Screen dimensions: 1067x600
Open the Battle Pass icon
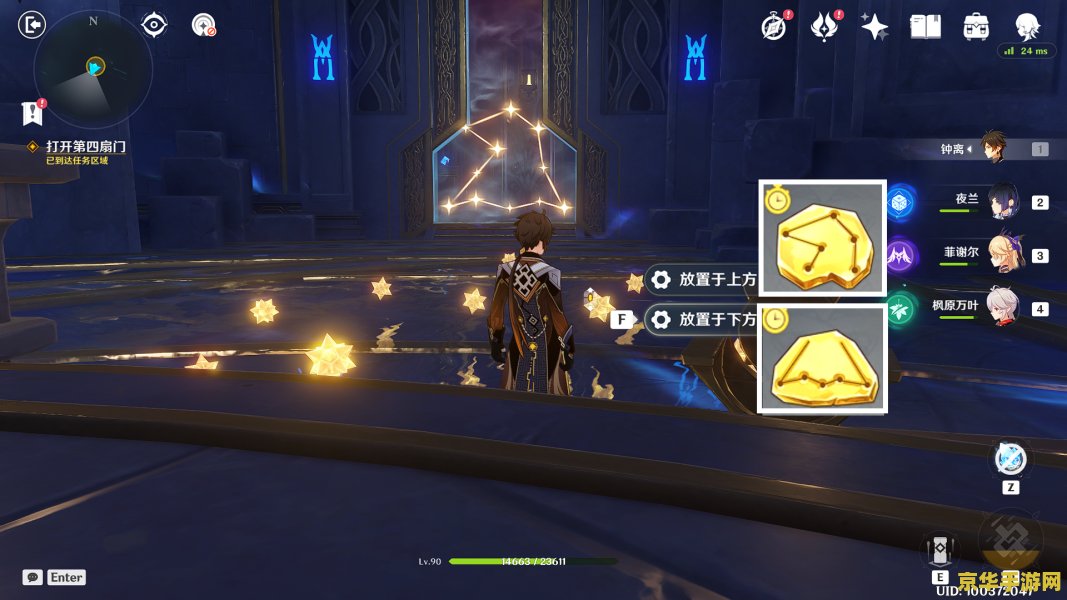point(824,27)
